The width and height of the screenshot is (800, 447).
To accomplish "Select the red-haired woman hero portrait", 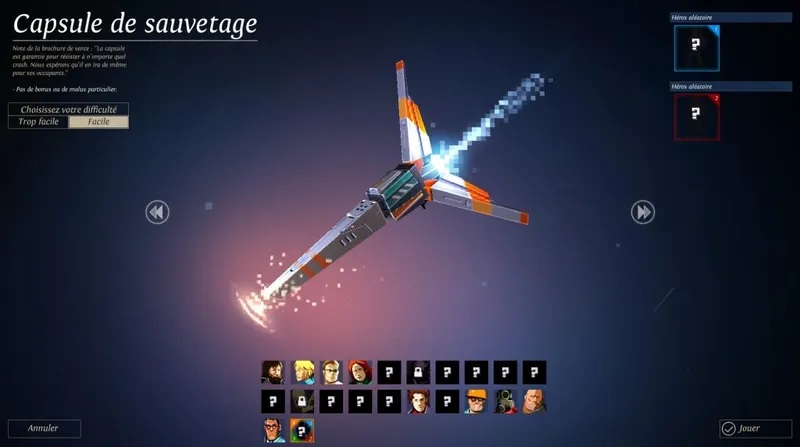I will point(361,373).
